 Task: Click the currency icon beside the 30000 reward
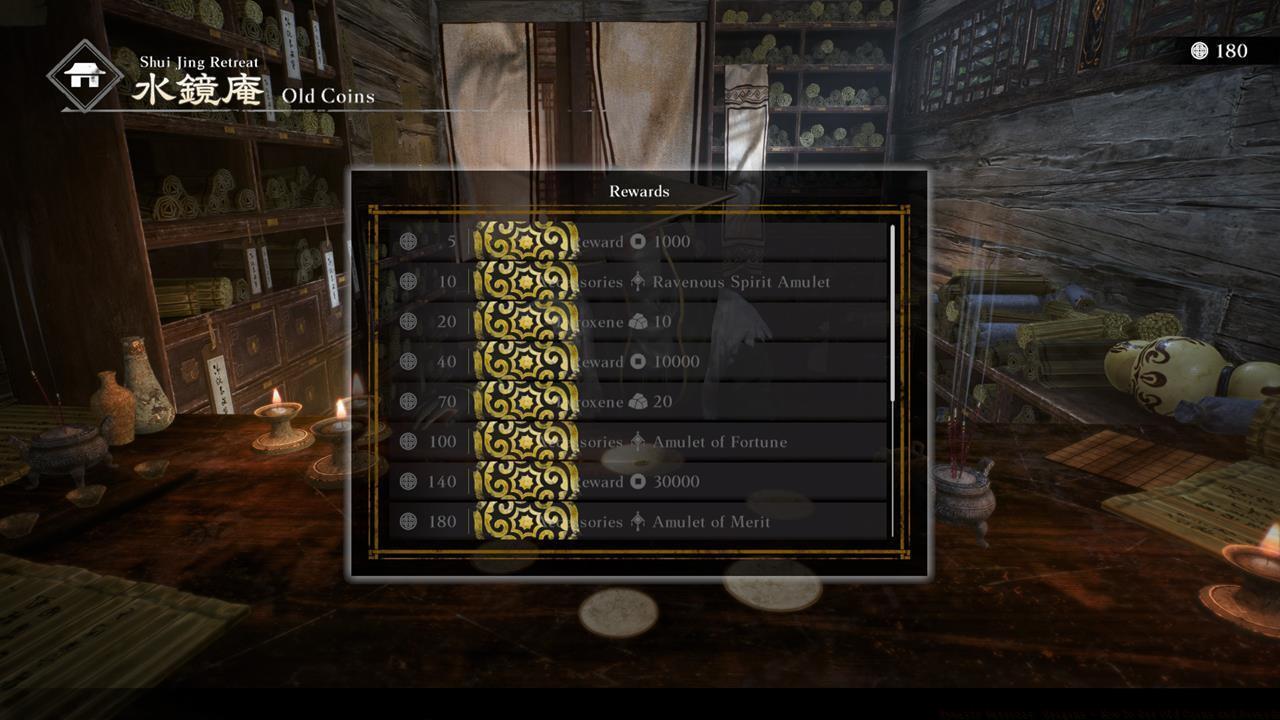(637, 481)
